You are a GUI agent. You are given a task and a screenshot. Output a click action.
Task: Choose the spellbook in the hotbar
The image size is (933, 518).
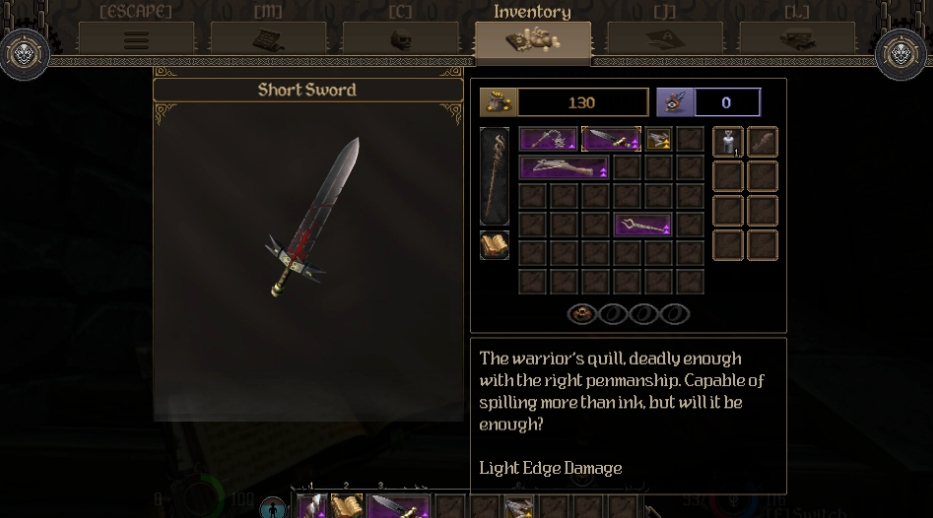click(347, 507)
